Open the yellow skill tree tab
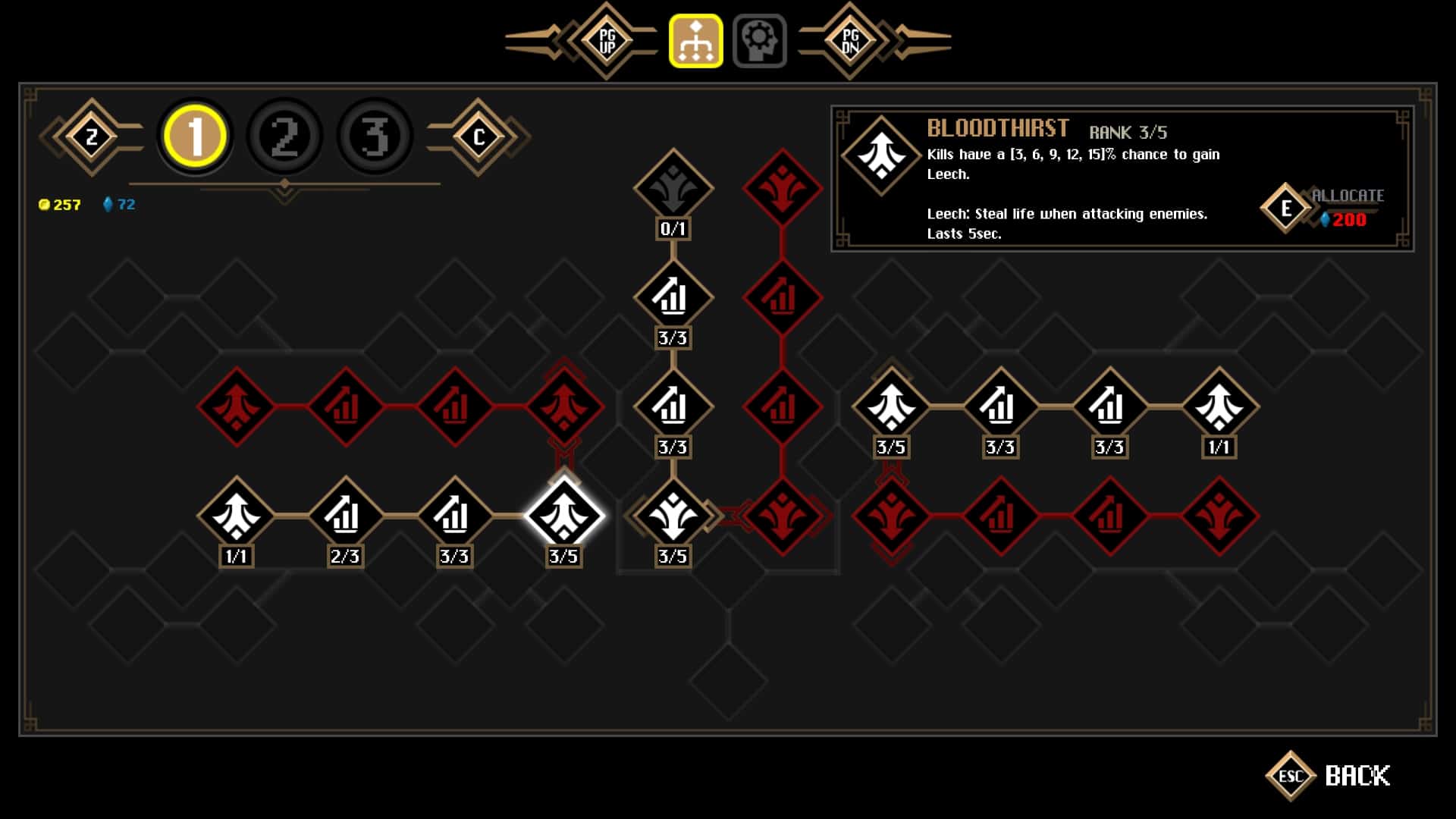The width and height of the screenshot is (1456, 819). pos(695,41)
